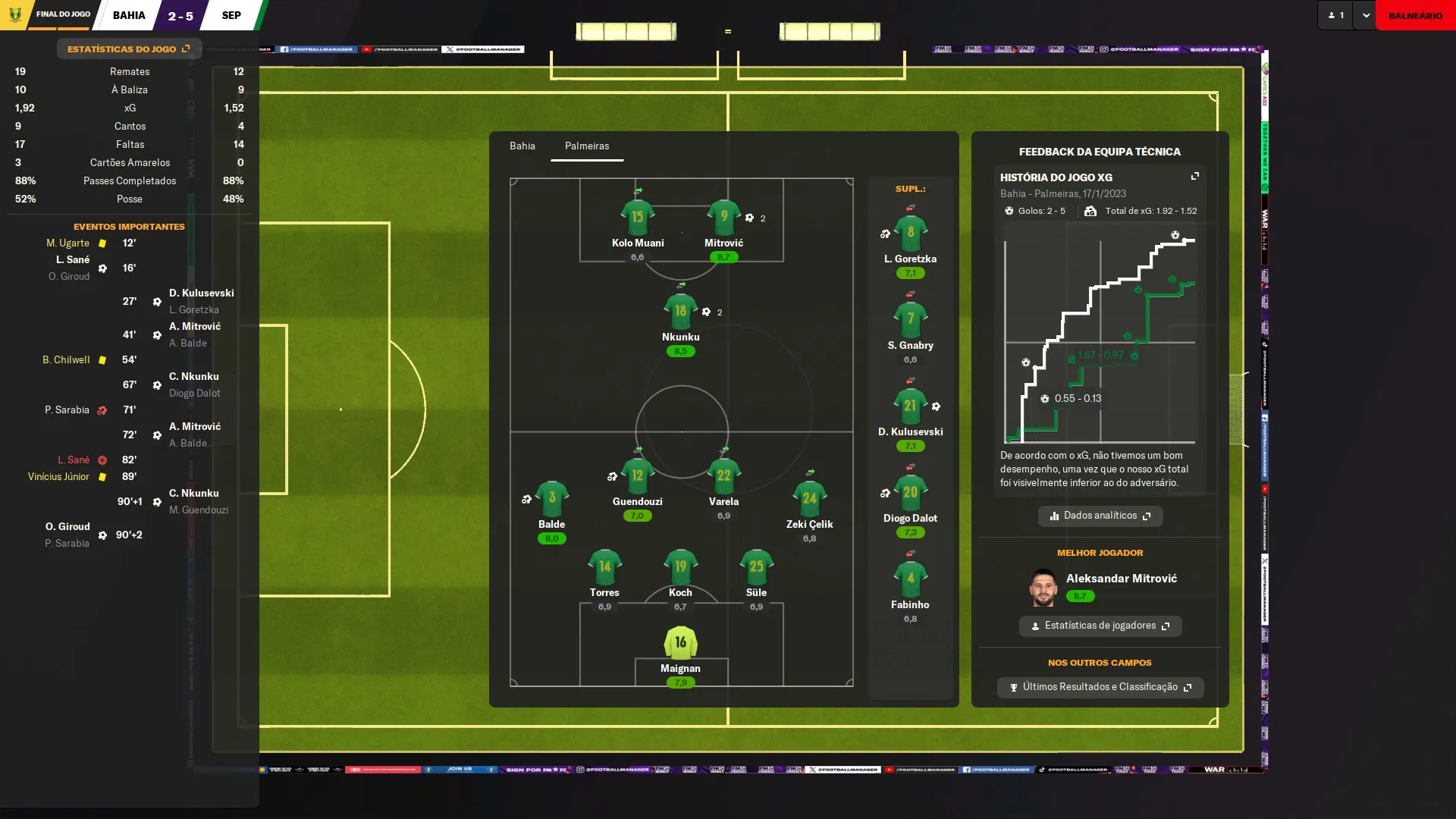Viewport: 1456px width, 819px height.
Task: Click the Balneário button
Action: pos(1415,15)
